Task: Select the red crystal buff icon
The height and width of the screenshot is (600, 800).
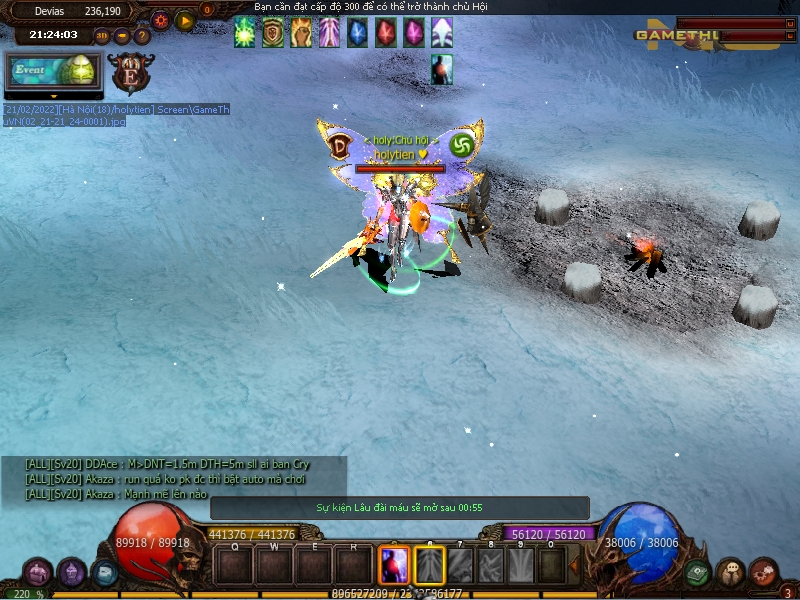Action: (385, 34)
